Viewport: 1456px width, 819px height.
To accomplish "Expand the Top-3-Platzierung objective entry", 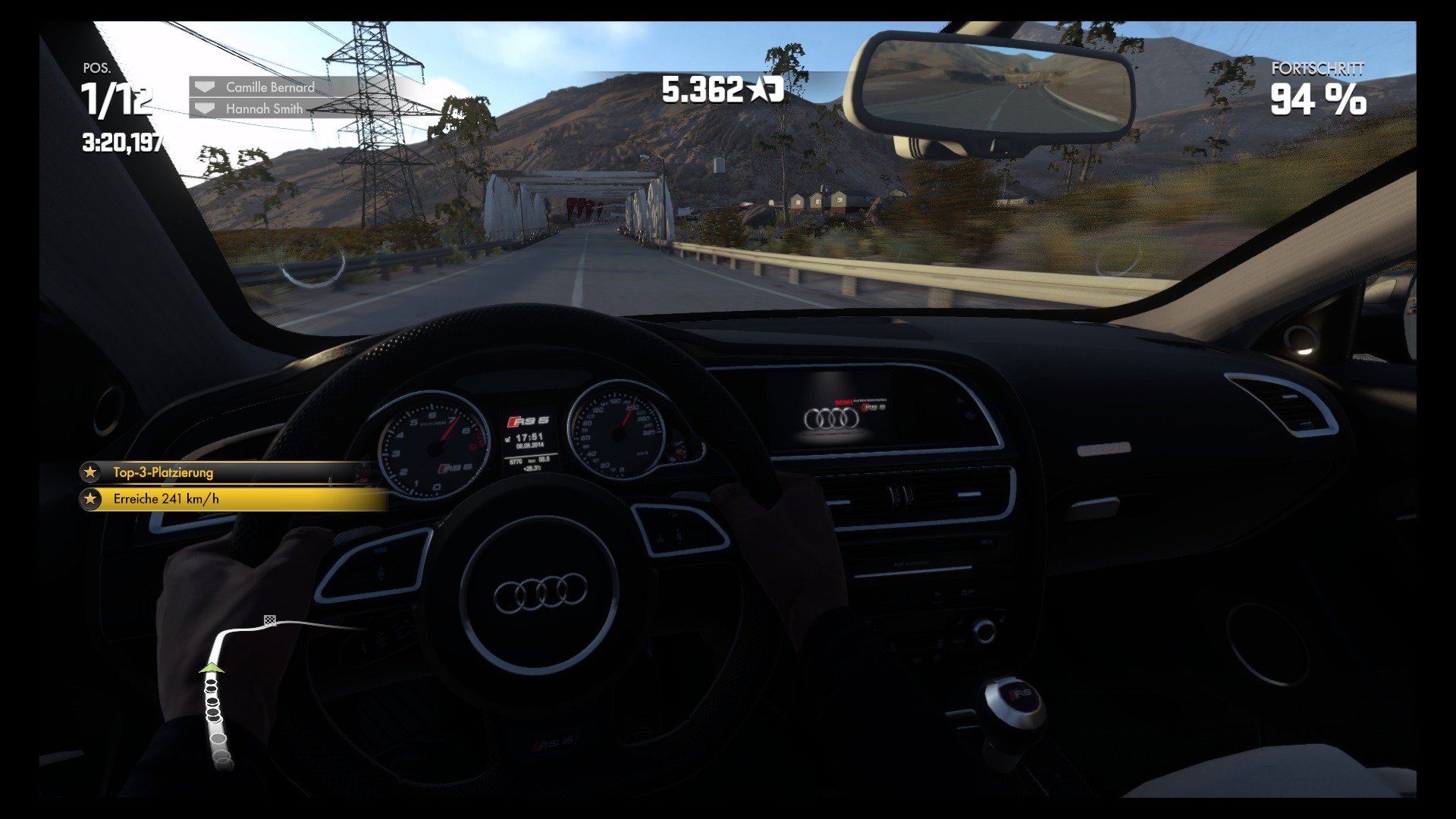I will tap(227, 472).
